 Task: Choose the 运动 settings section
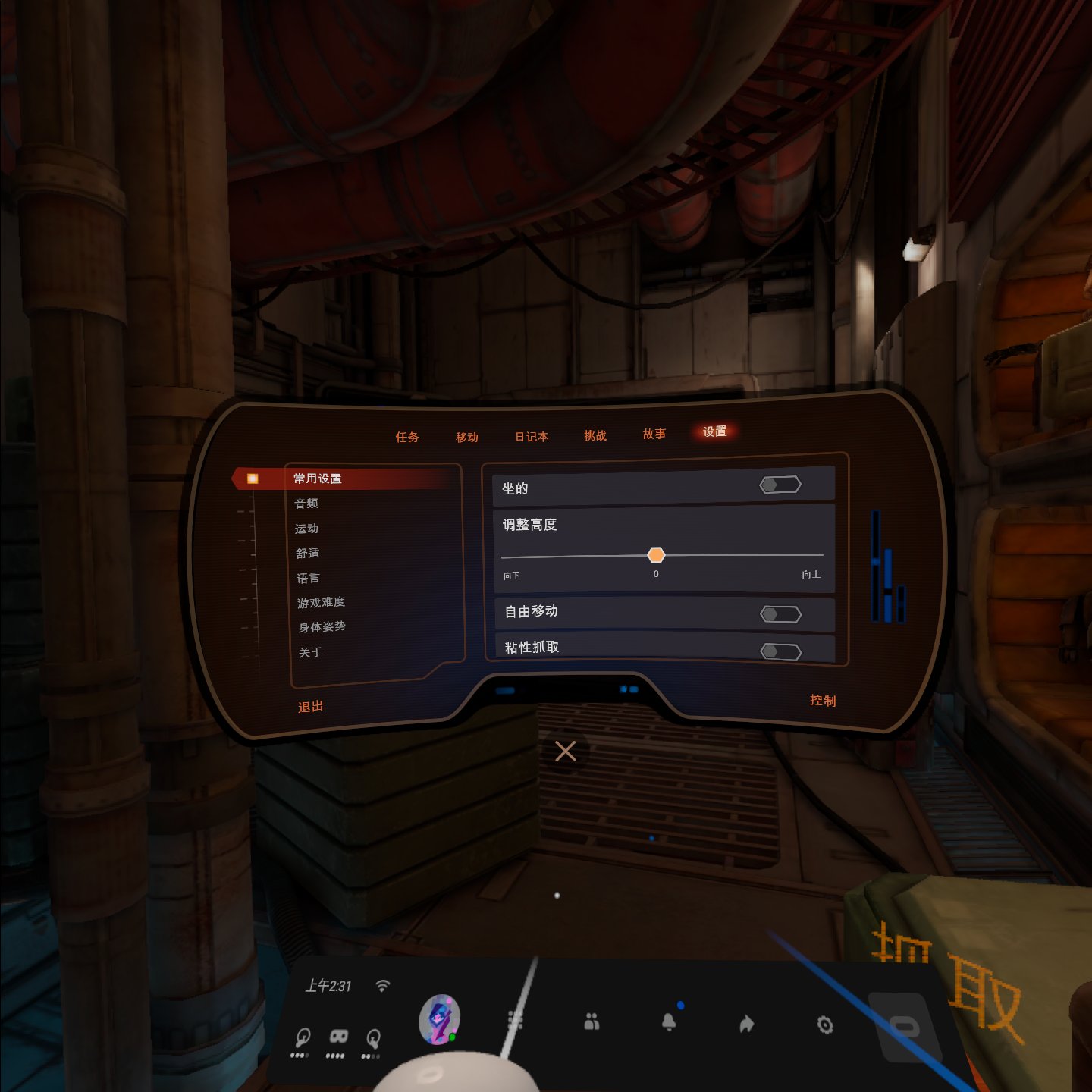coord(307,529)
